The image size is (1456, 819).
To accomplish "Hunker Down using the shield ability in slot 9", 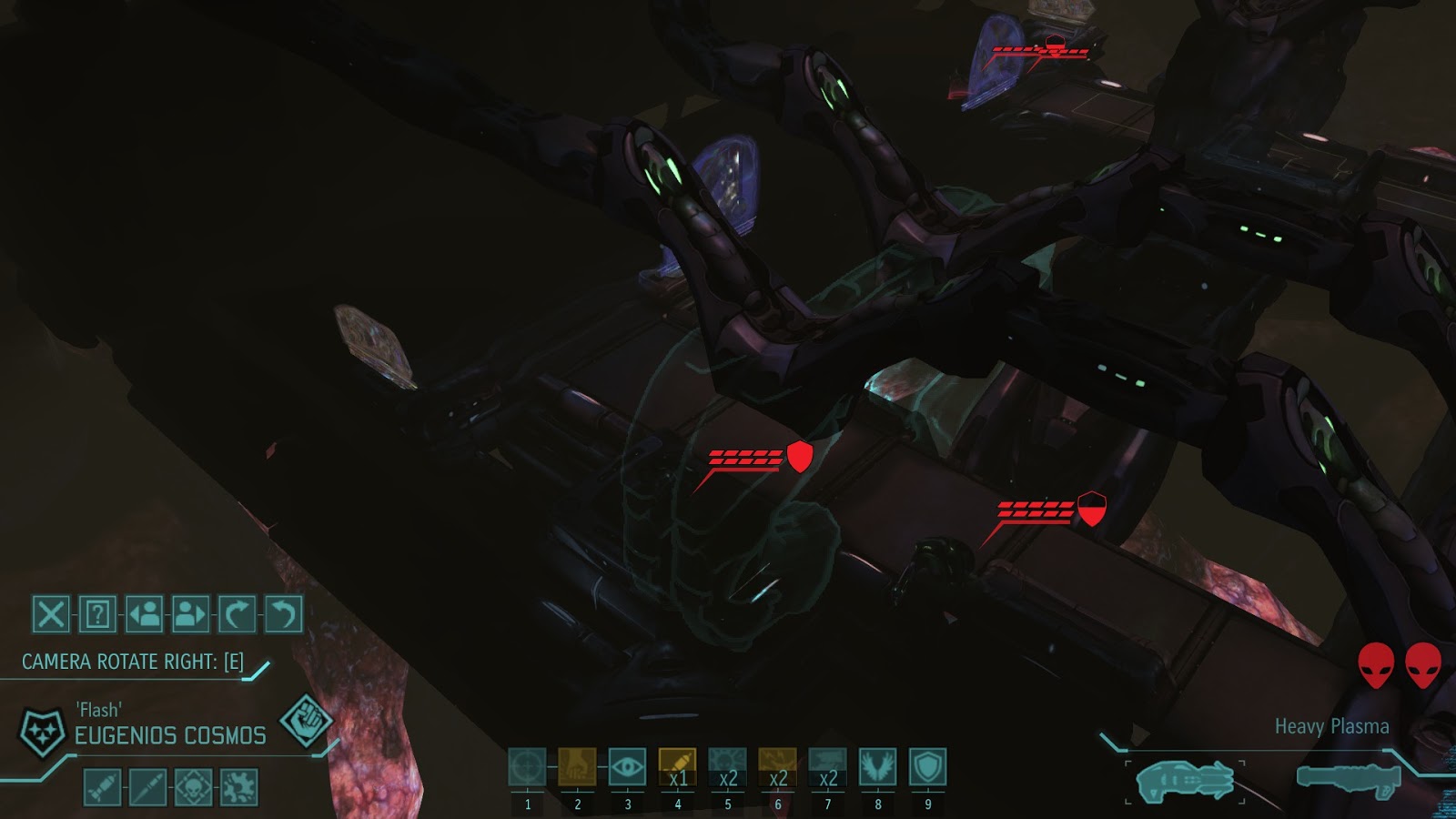I will (x=927, y=769).
